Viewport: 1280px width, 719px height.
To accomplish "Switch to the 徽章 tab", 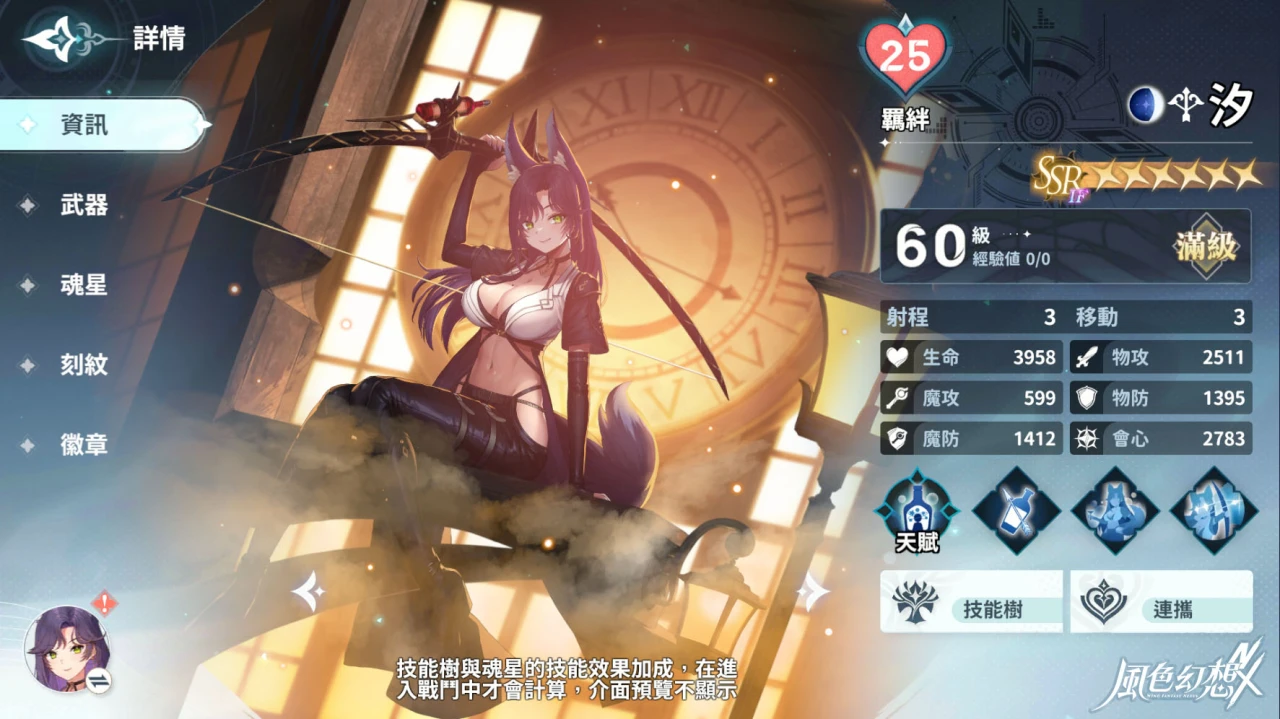I will [84, 445].
